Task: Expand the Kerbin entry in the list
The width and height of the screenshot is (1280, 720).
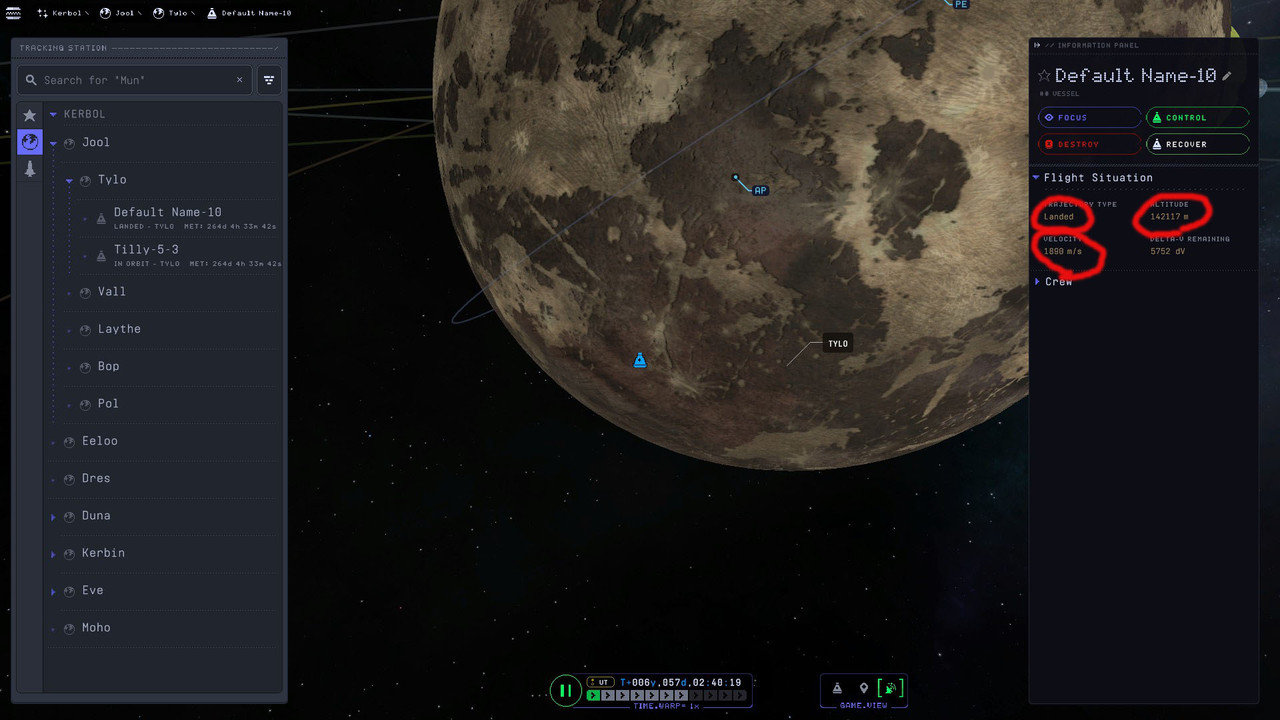Action: pos(53,554)
